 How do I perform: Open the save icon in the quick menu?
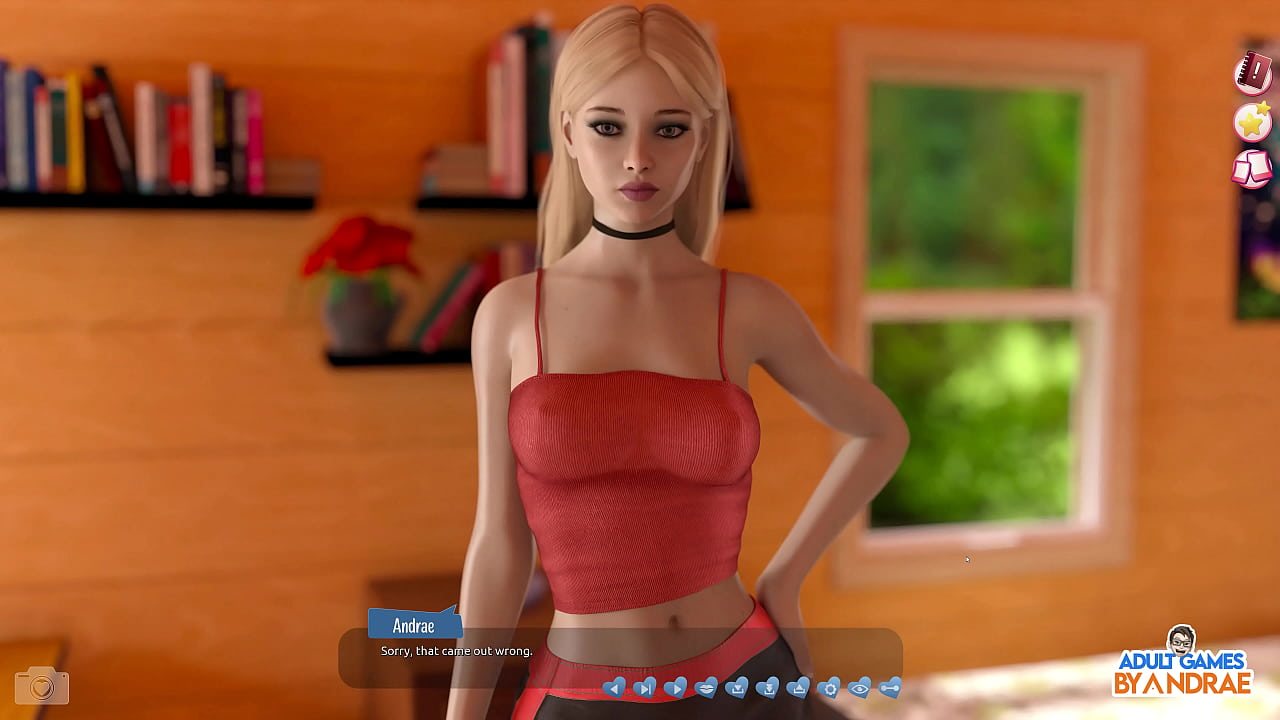click(737, 687)
